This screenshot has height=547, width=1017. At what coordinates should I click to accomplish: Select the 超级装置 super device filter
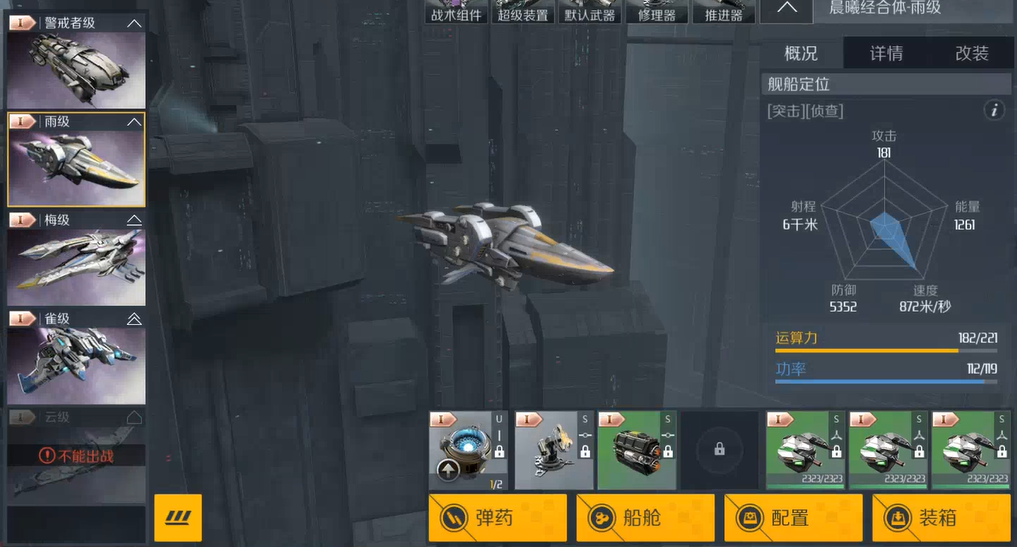click(x=523, y=12)
